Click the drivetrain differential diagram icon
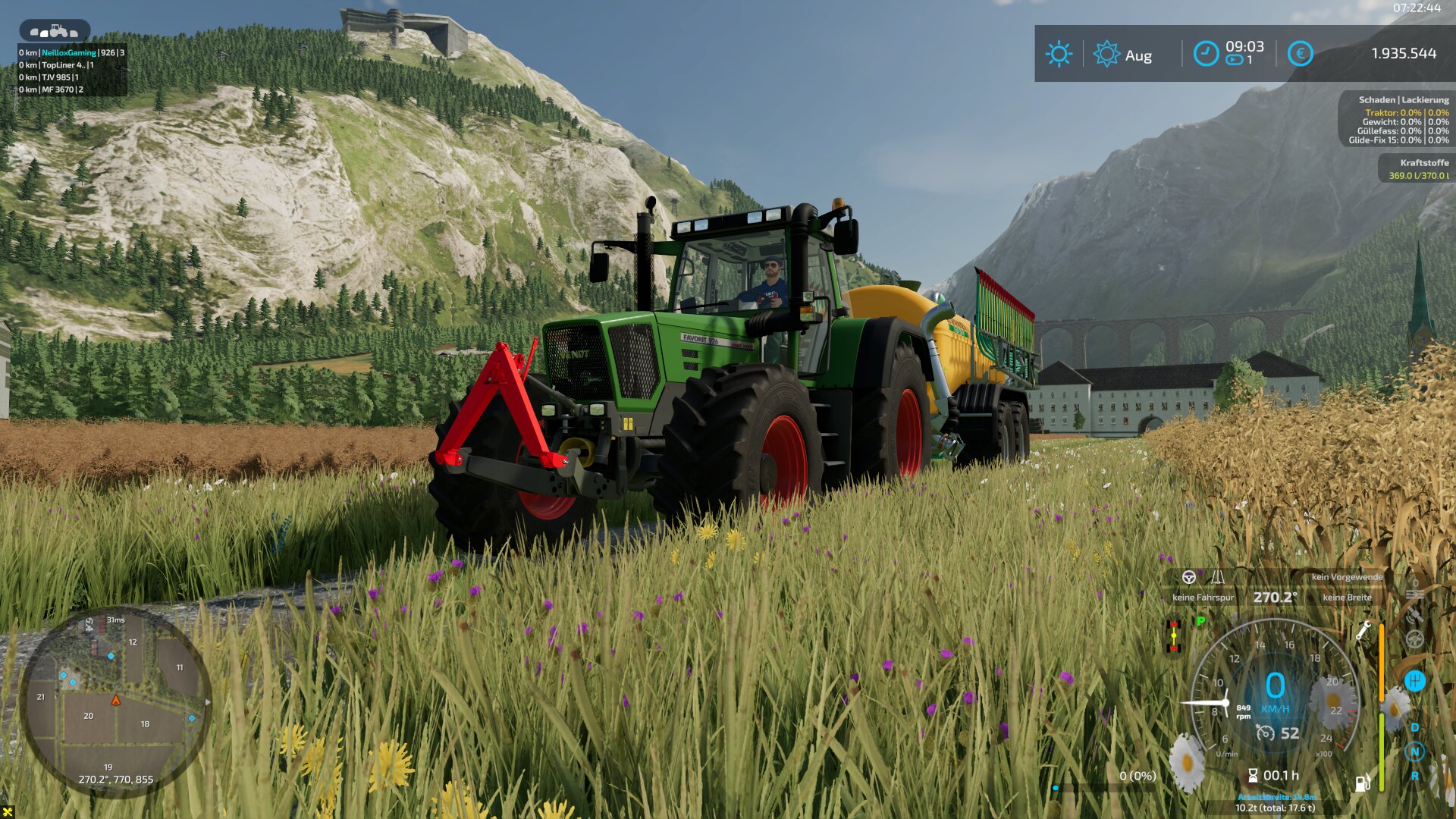This screenshot has width=1456, height=819. [x=1173, y=635]
